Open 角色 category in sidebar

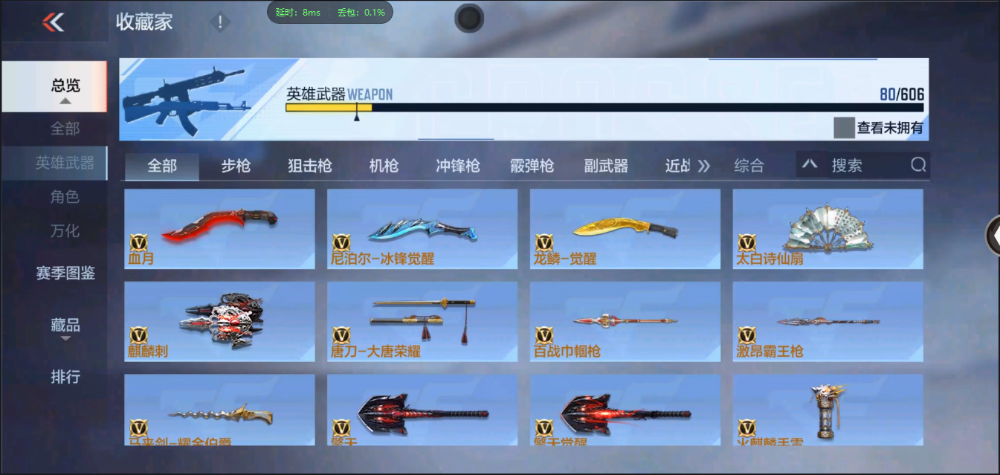click(65, 197)
